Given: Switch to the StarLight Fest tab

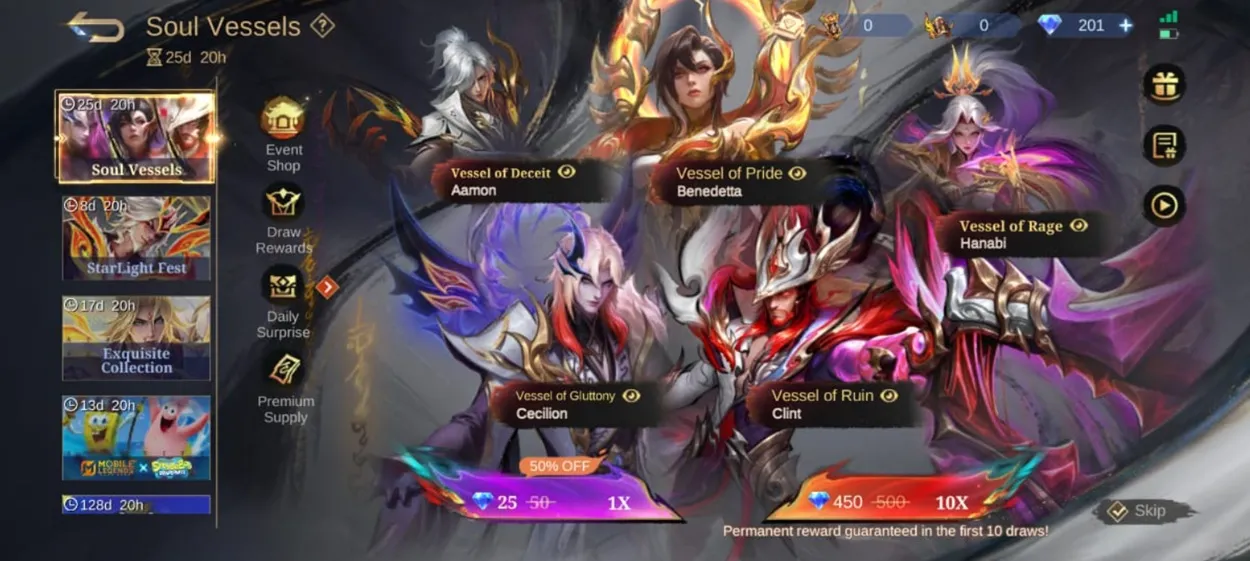Looking at the screenshot, I should tap(136, 238).
